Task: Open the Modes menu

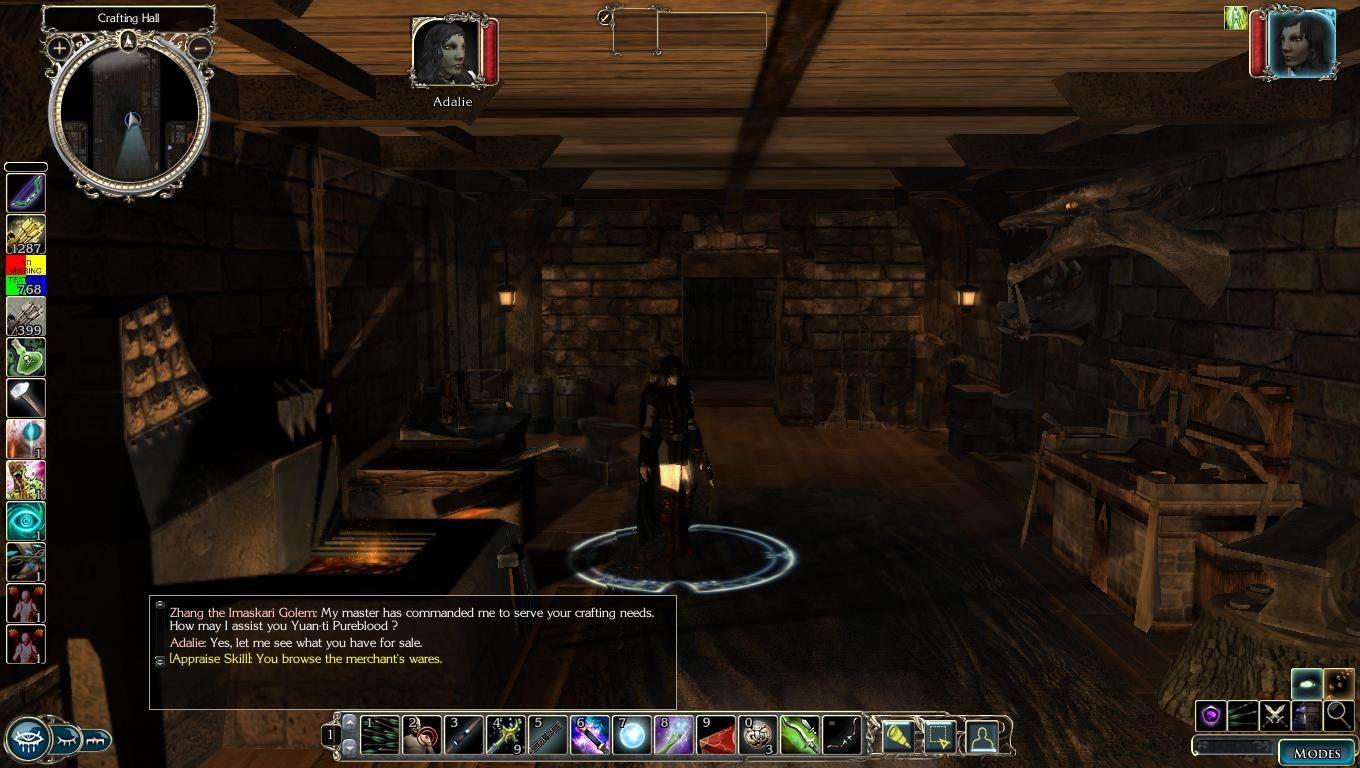Action: click(1316, 753)
